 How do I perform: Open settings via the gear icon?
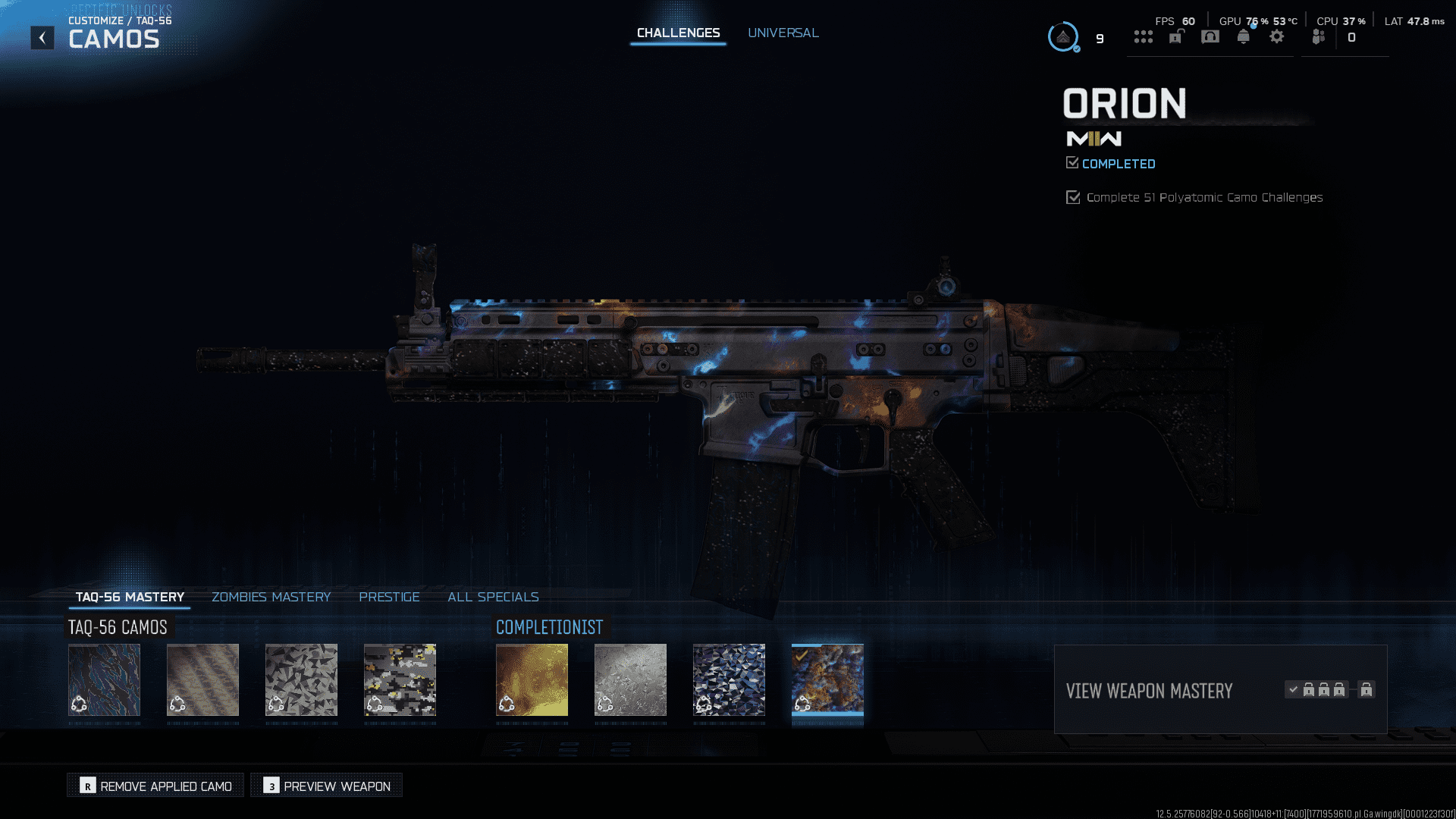[1277, 37]
